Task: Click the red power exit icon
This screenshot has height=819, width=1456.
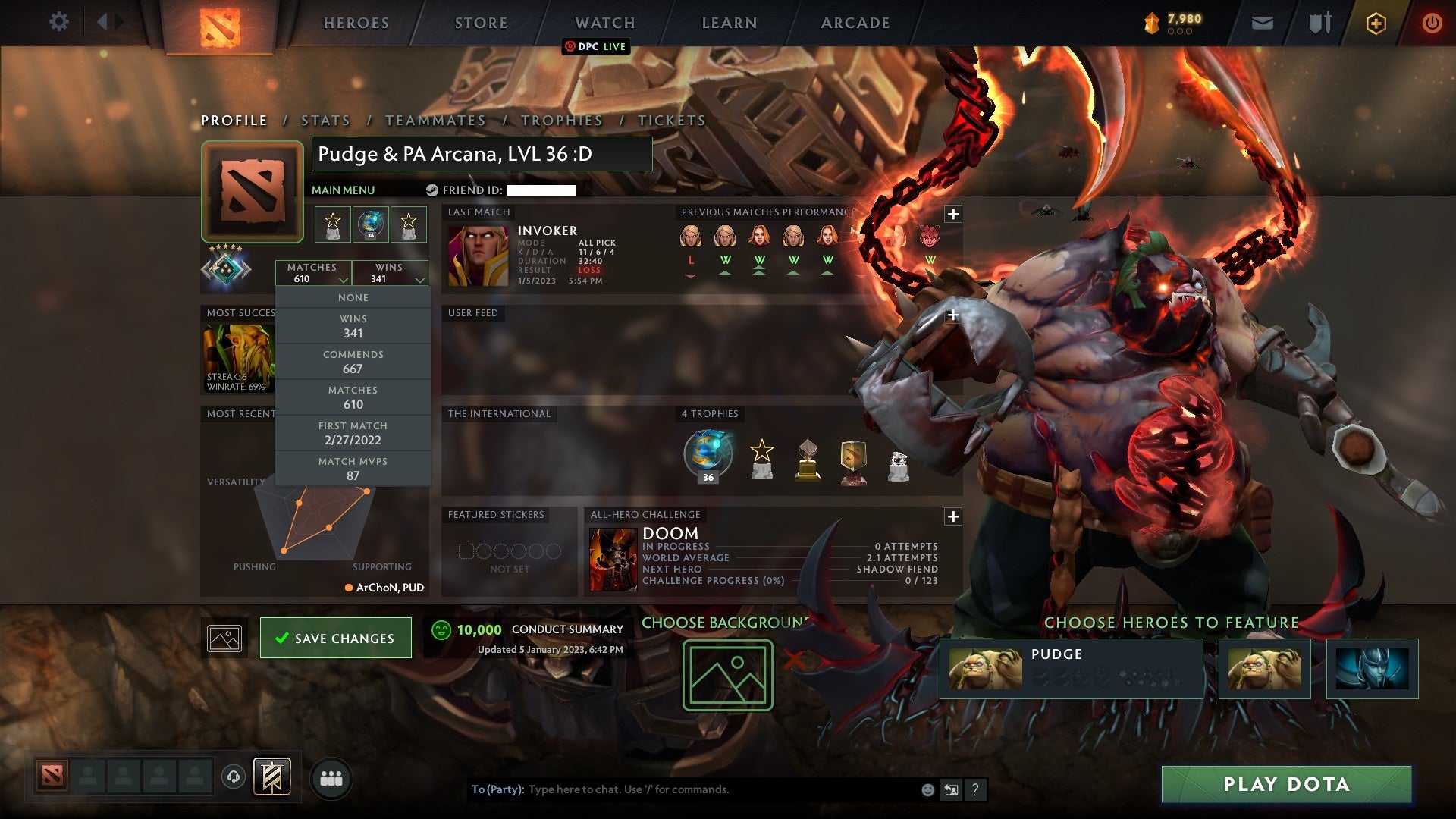Action: point(1432,23)
